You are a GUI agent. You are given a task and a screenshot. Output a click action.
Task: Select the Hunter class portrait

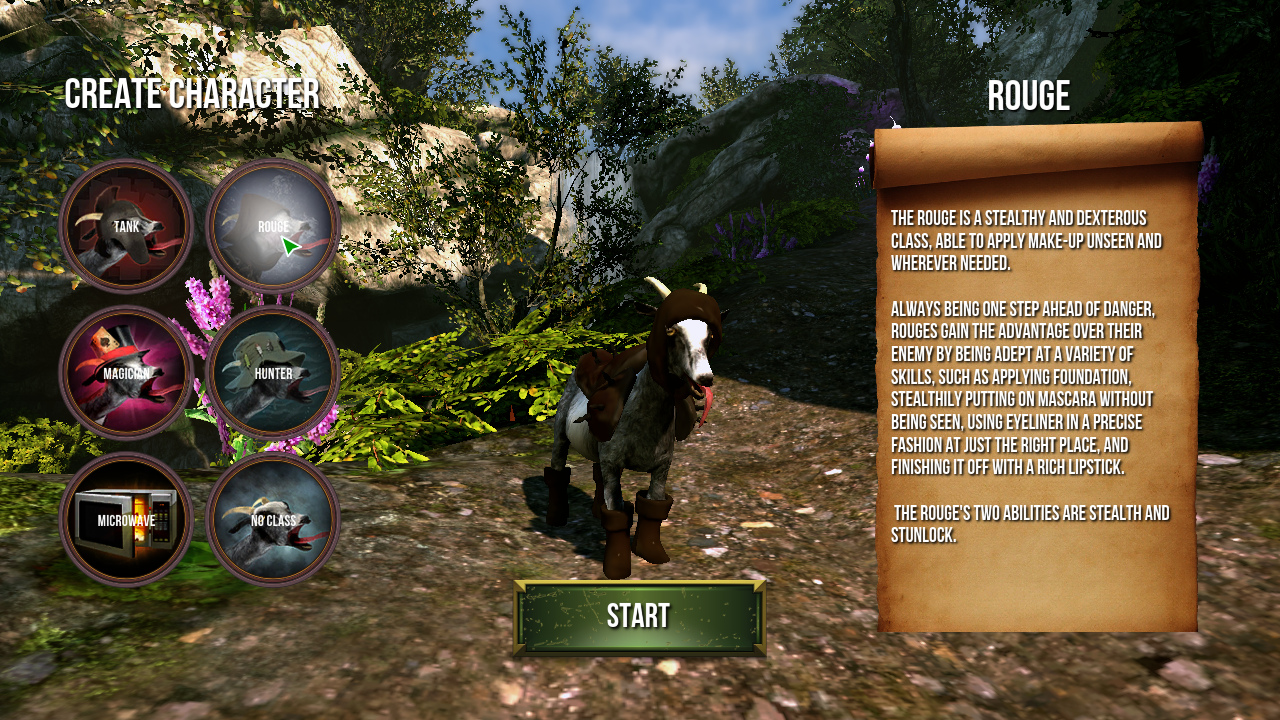click(273, 373)
